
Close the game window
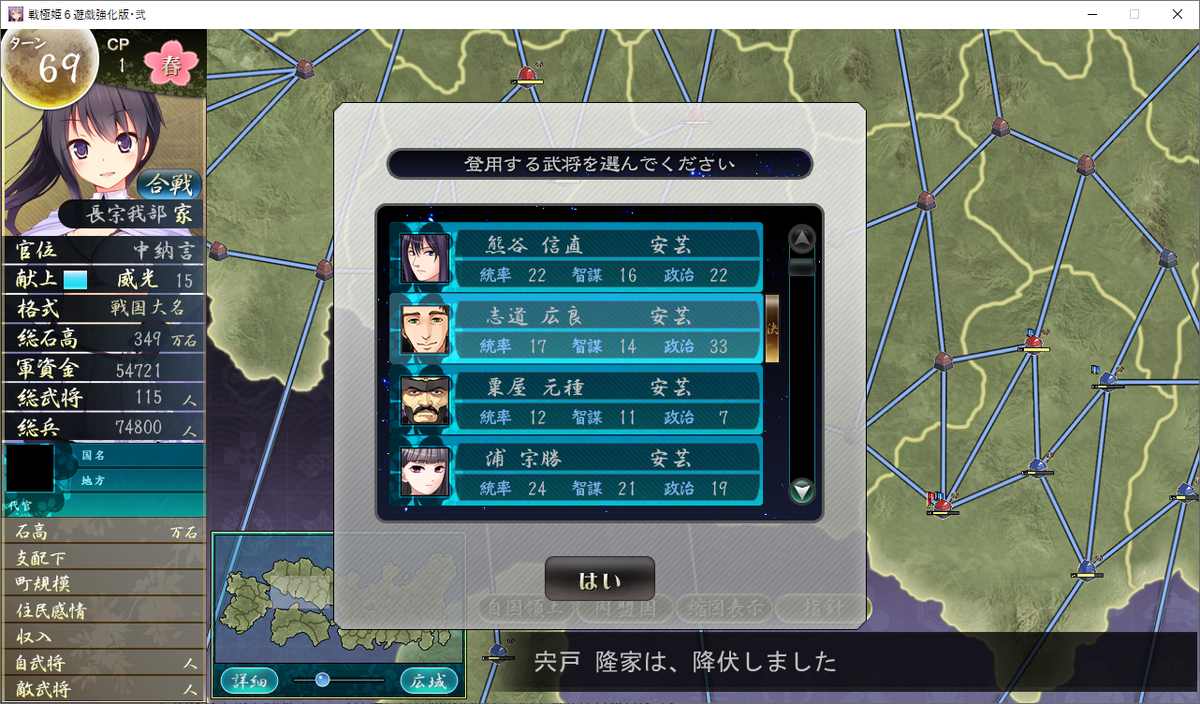[1177, 14]
